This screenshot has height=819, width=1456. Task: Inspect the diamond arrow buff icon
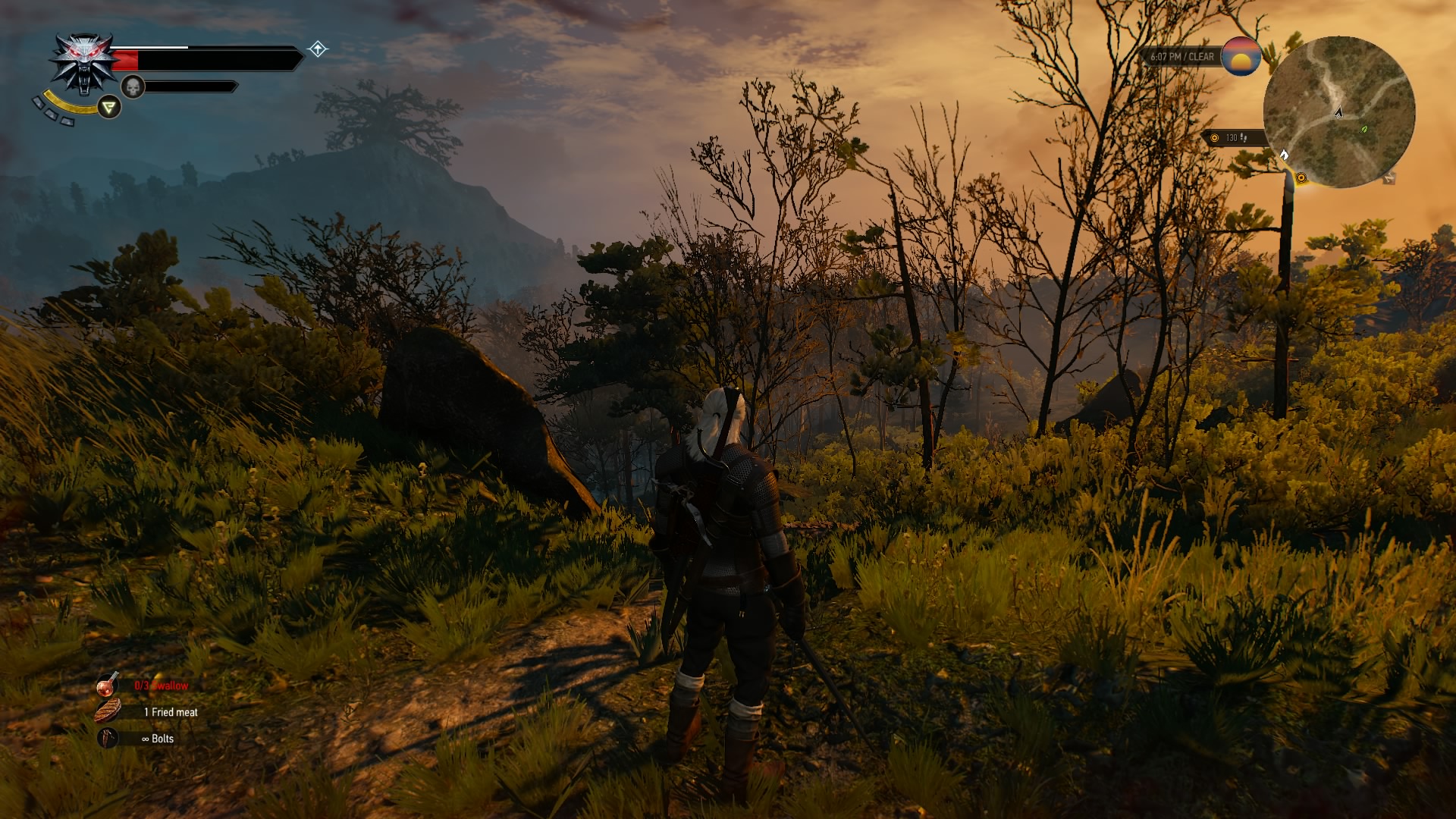[x=318, y=49]
